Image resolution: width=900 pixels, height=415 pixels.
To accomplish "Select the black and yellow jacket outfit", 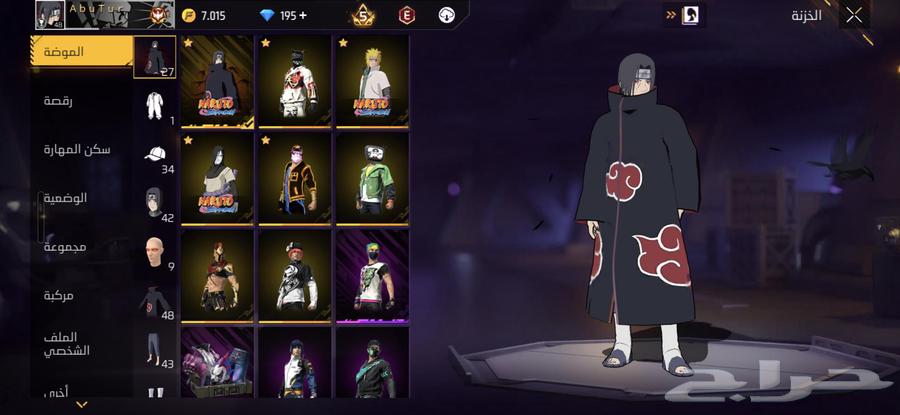I will tap(295, 179).
